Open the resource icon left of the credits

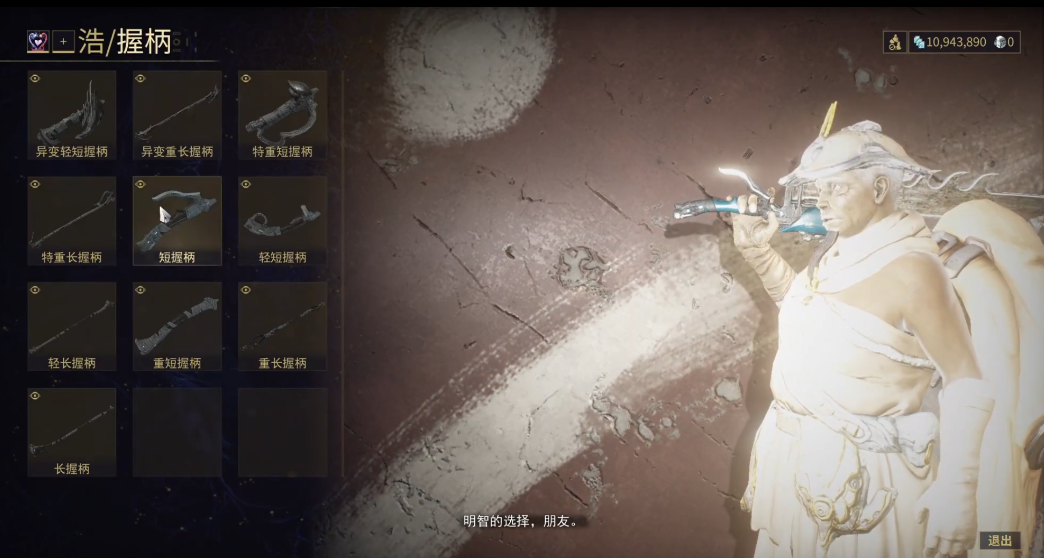[x=894, y=42]
